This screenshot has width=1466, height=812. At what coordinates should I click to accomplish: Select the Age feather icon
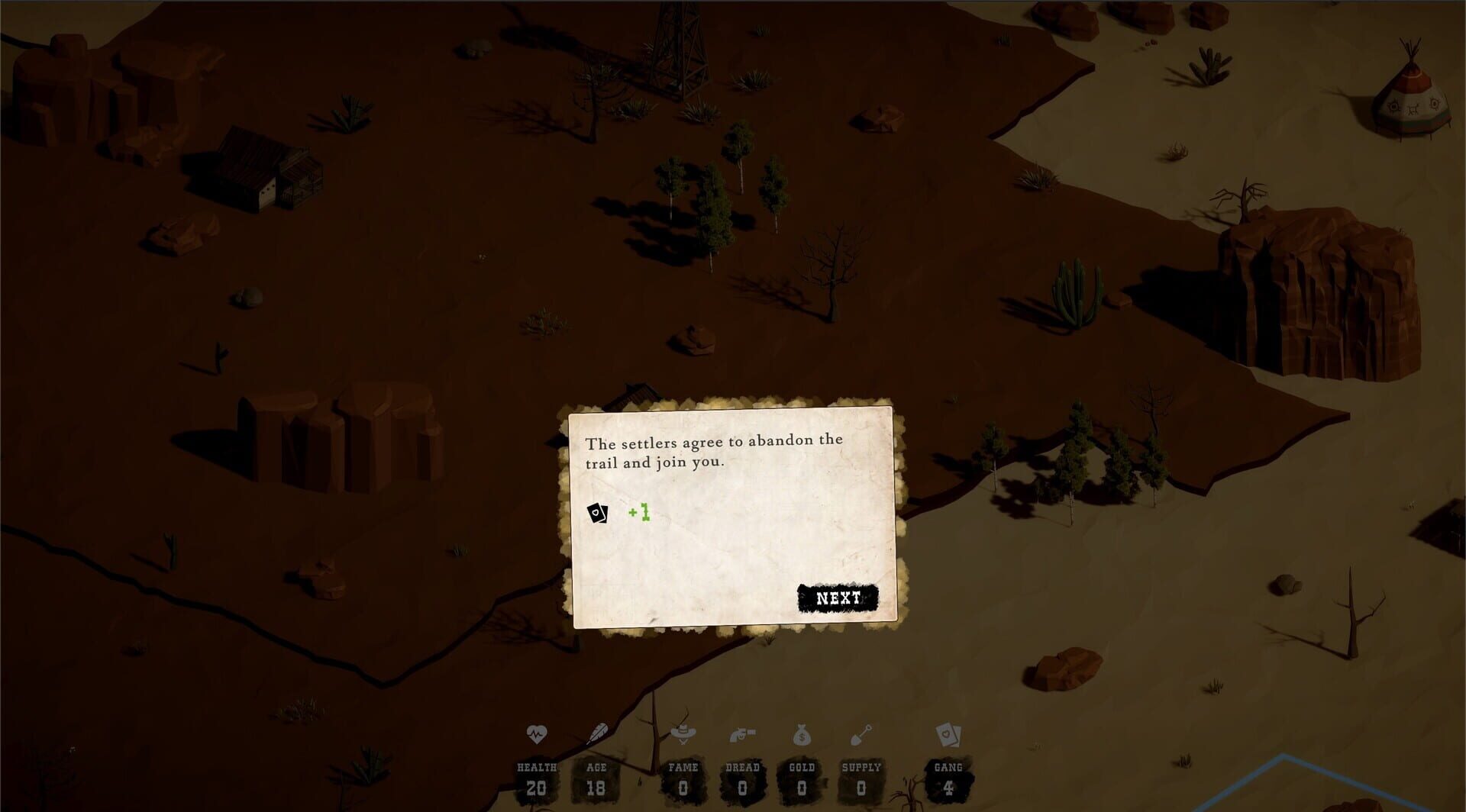(x=599, y=732)
